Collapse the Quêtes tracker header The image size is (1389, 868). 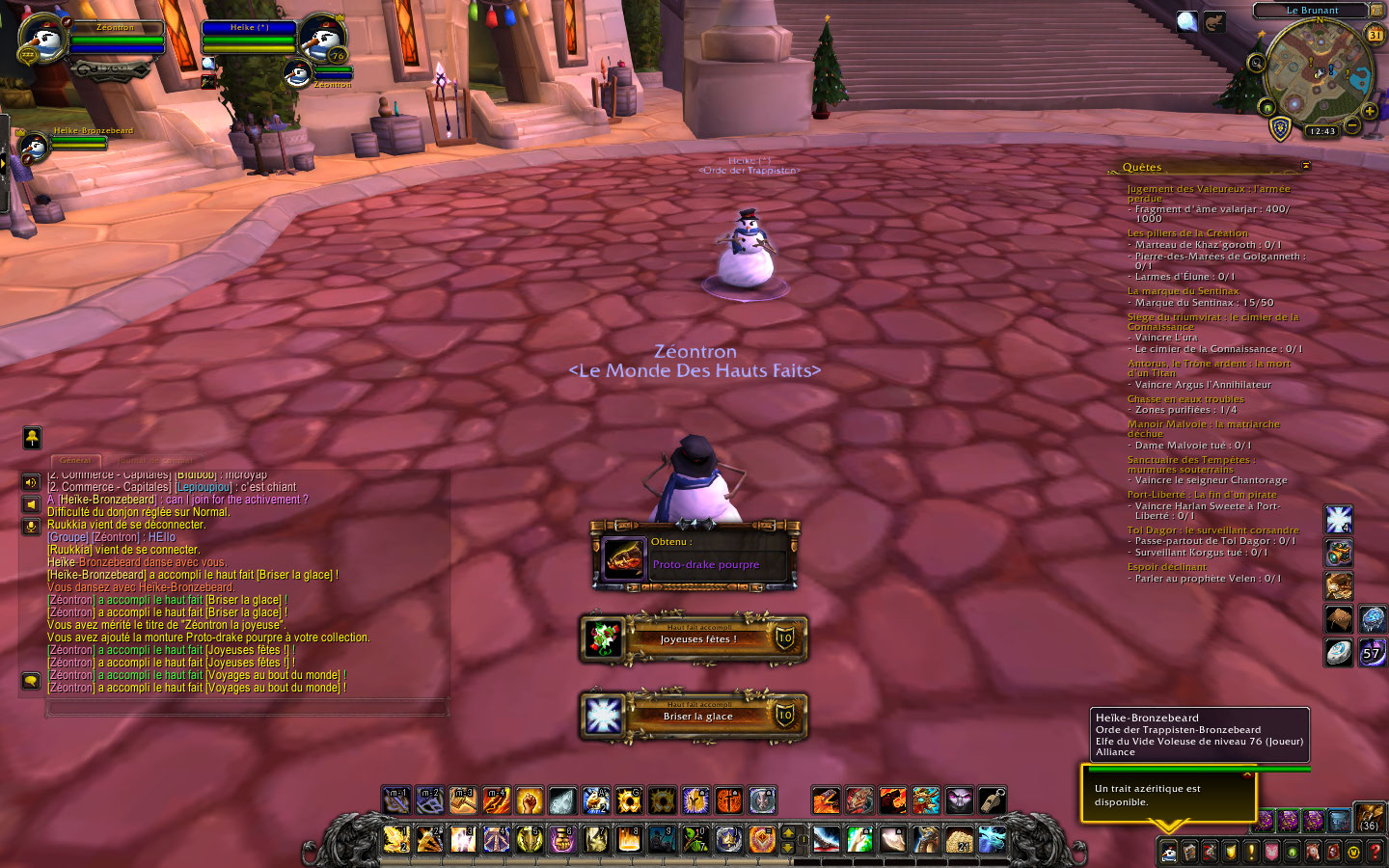pyautogui.click(x=1306, y=166)
